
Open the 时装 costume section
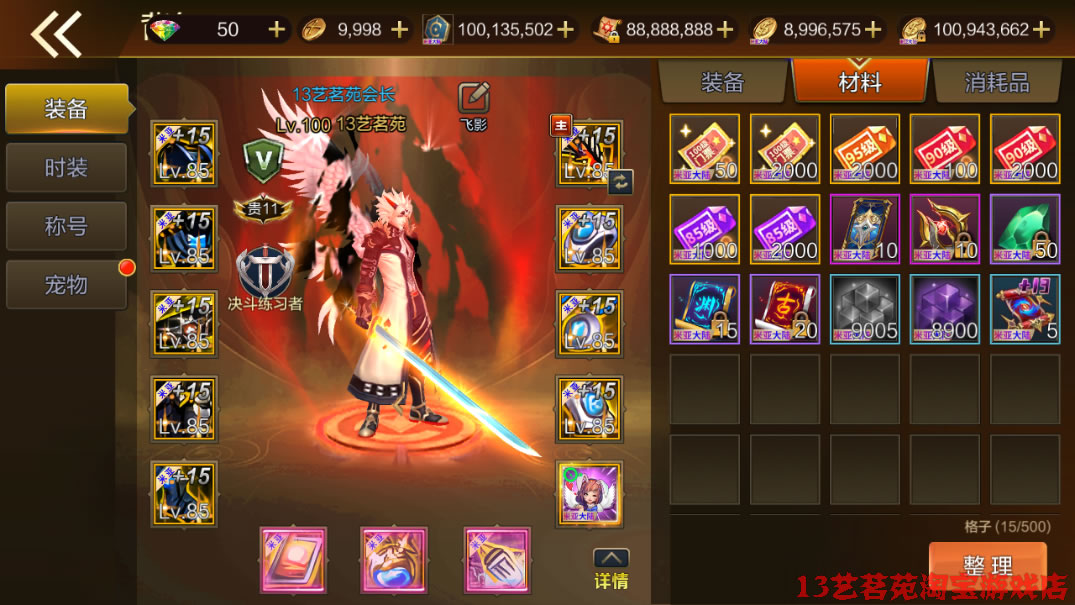[x=66, y=168]
